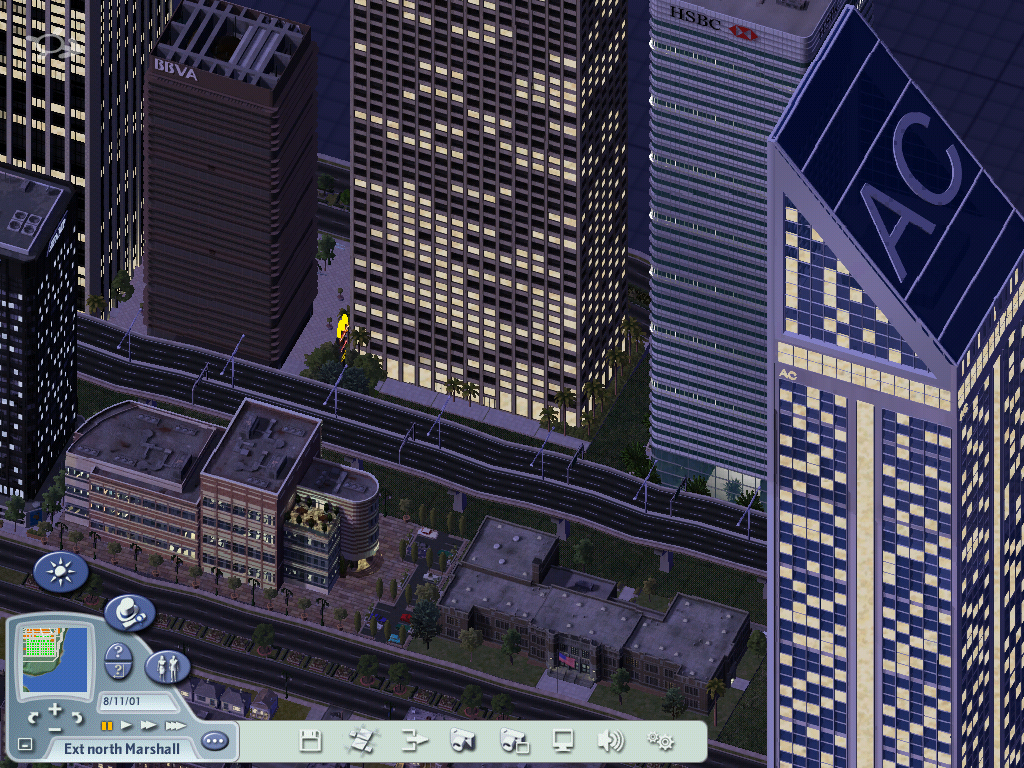
Task: Exit to region using the arrow icon
Action: pyautogui.click(x=413, y=741)
